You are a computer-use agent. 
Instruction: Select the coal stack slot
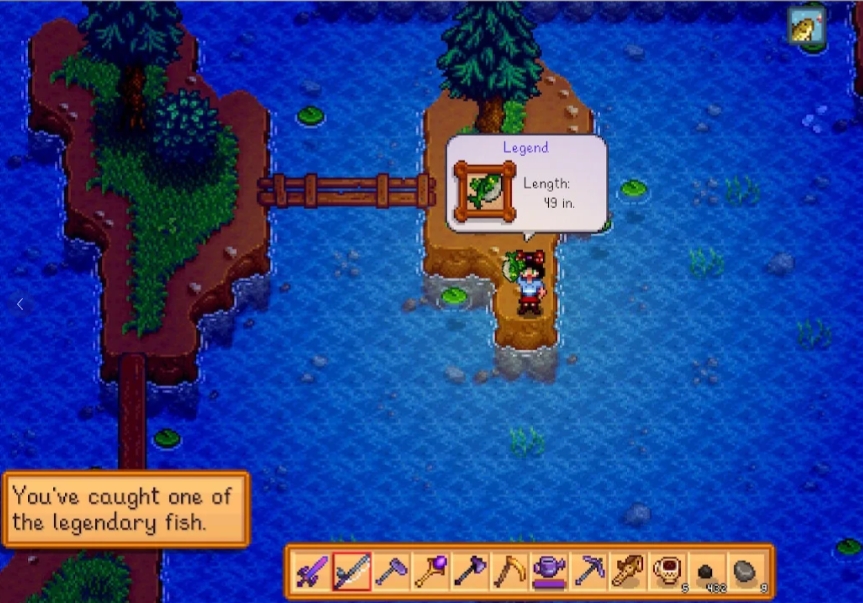(707, 572)
